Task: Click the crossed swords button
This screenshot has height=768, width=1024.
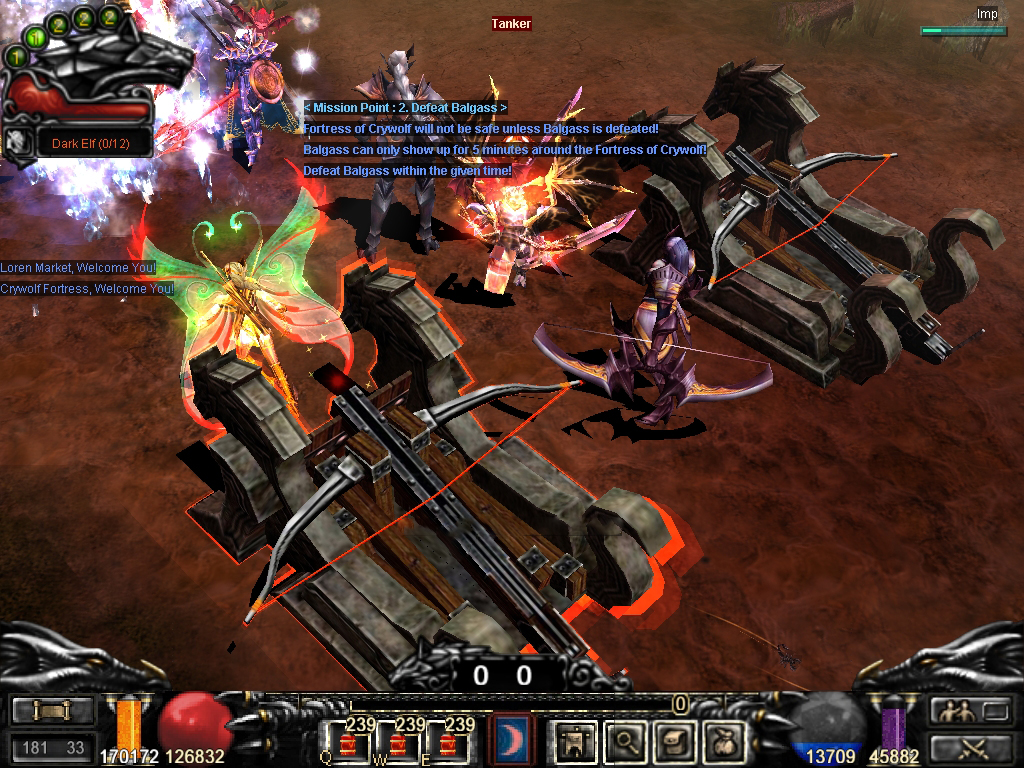Action: (x=970, y=747)
